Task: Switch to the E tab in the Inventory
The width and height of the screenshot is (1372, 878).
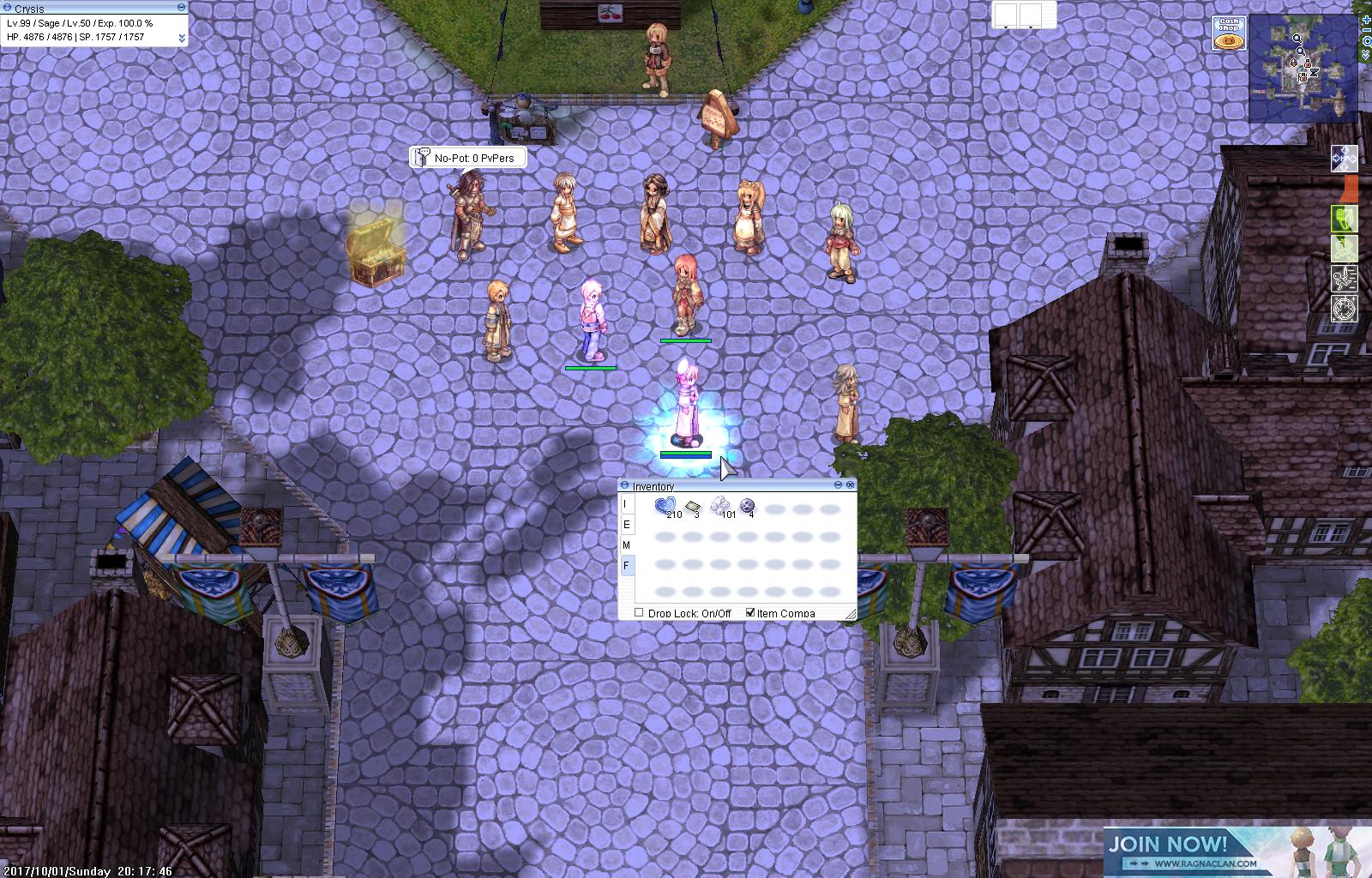Action: point(626,525)
